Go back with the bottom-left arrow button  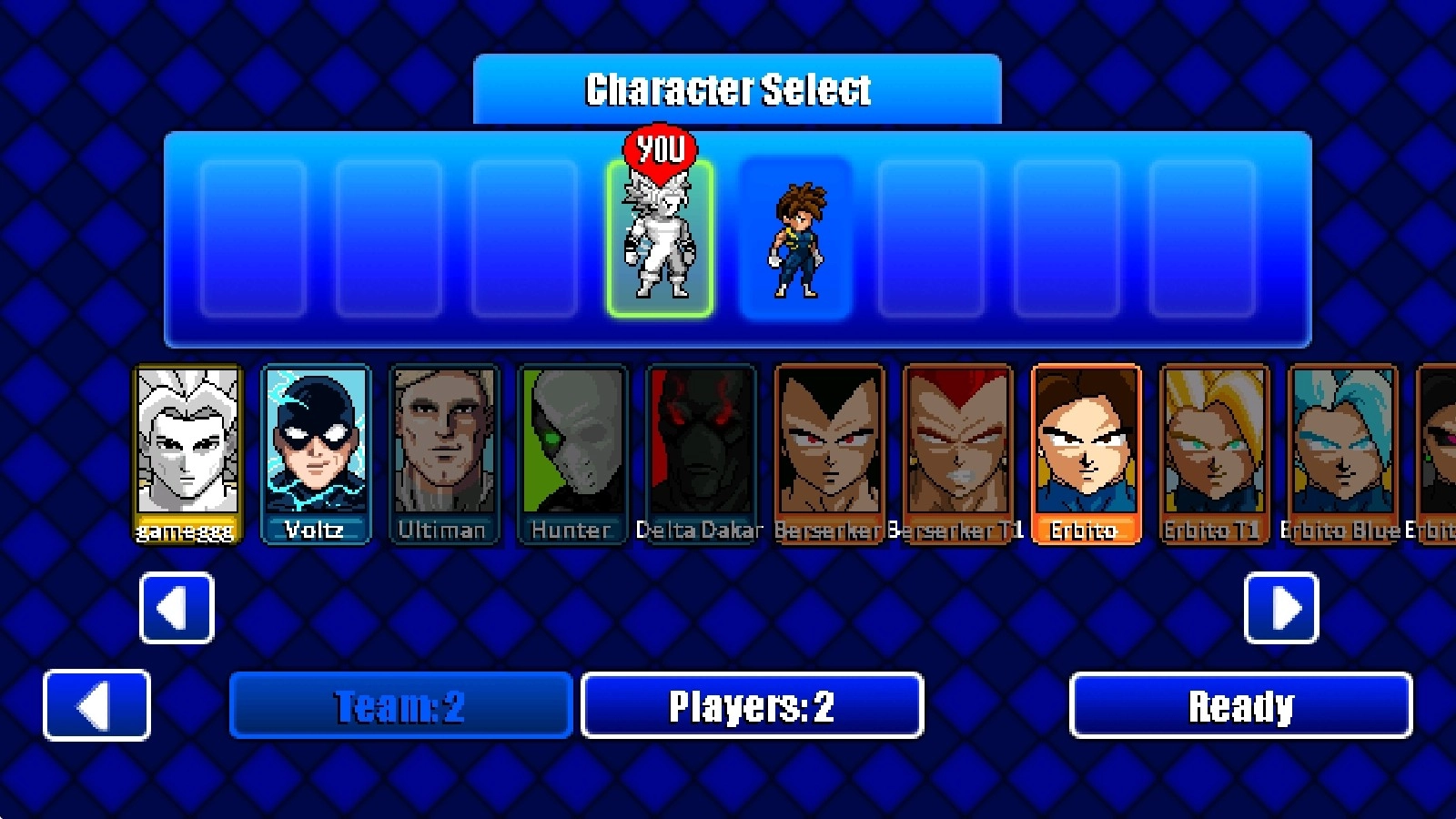click(x=96, y=705)
